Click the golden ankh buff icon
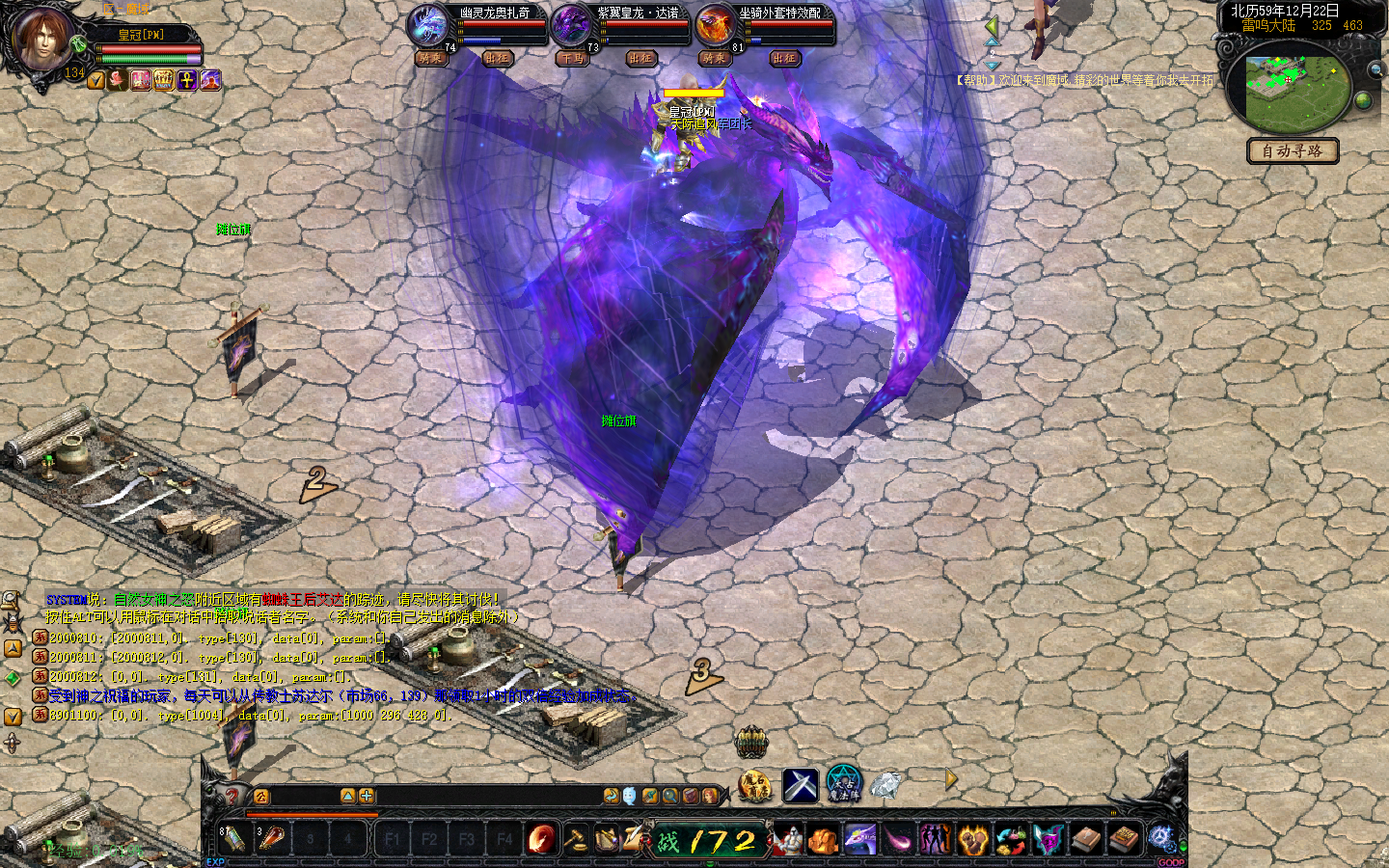Viewport: 1389px width, 868px height. 187,80
